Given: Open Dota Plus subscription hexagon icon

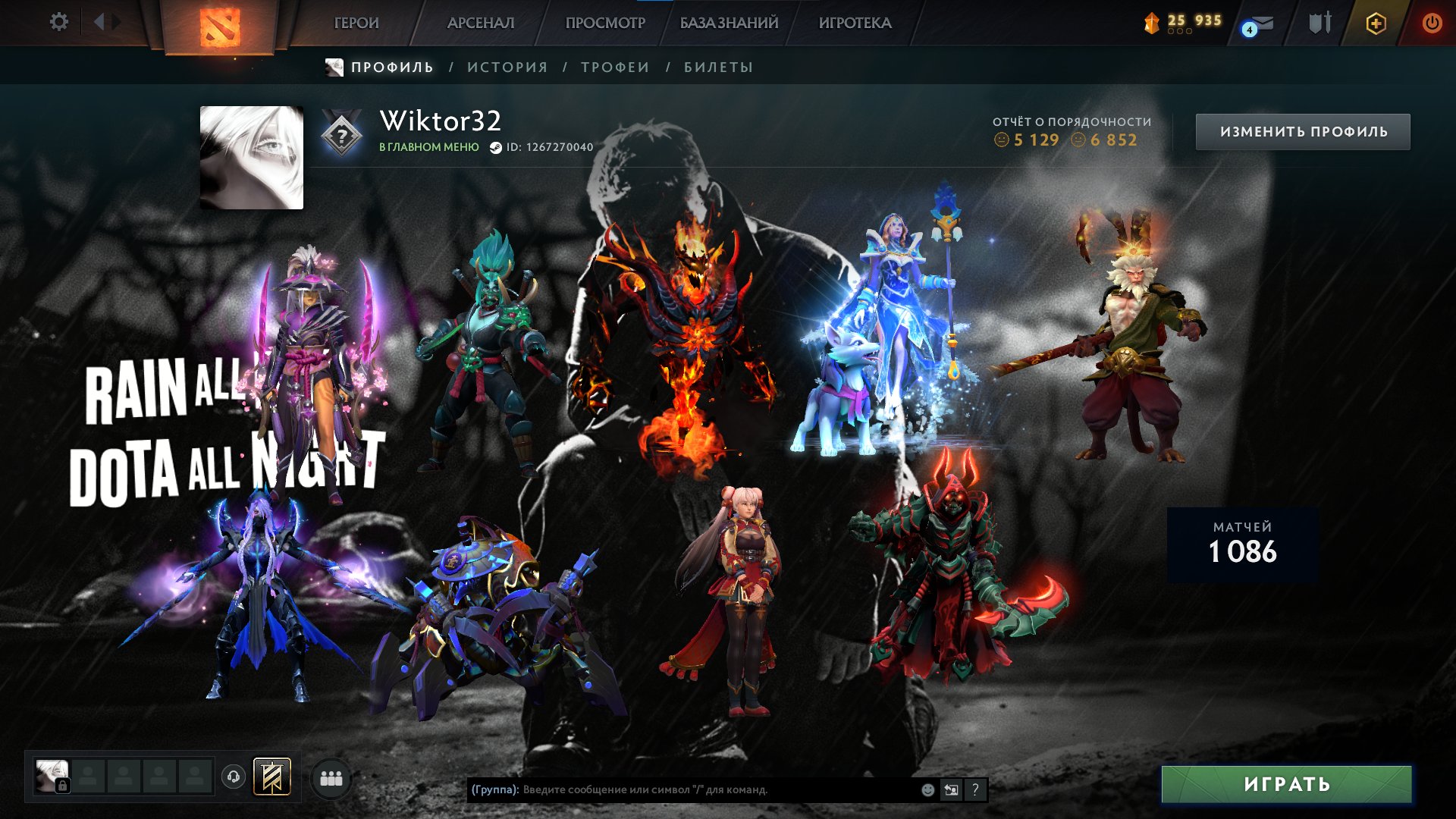Looking at the screenshot, I should tap(1376, 24).
